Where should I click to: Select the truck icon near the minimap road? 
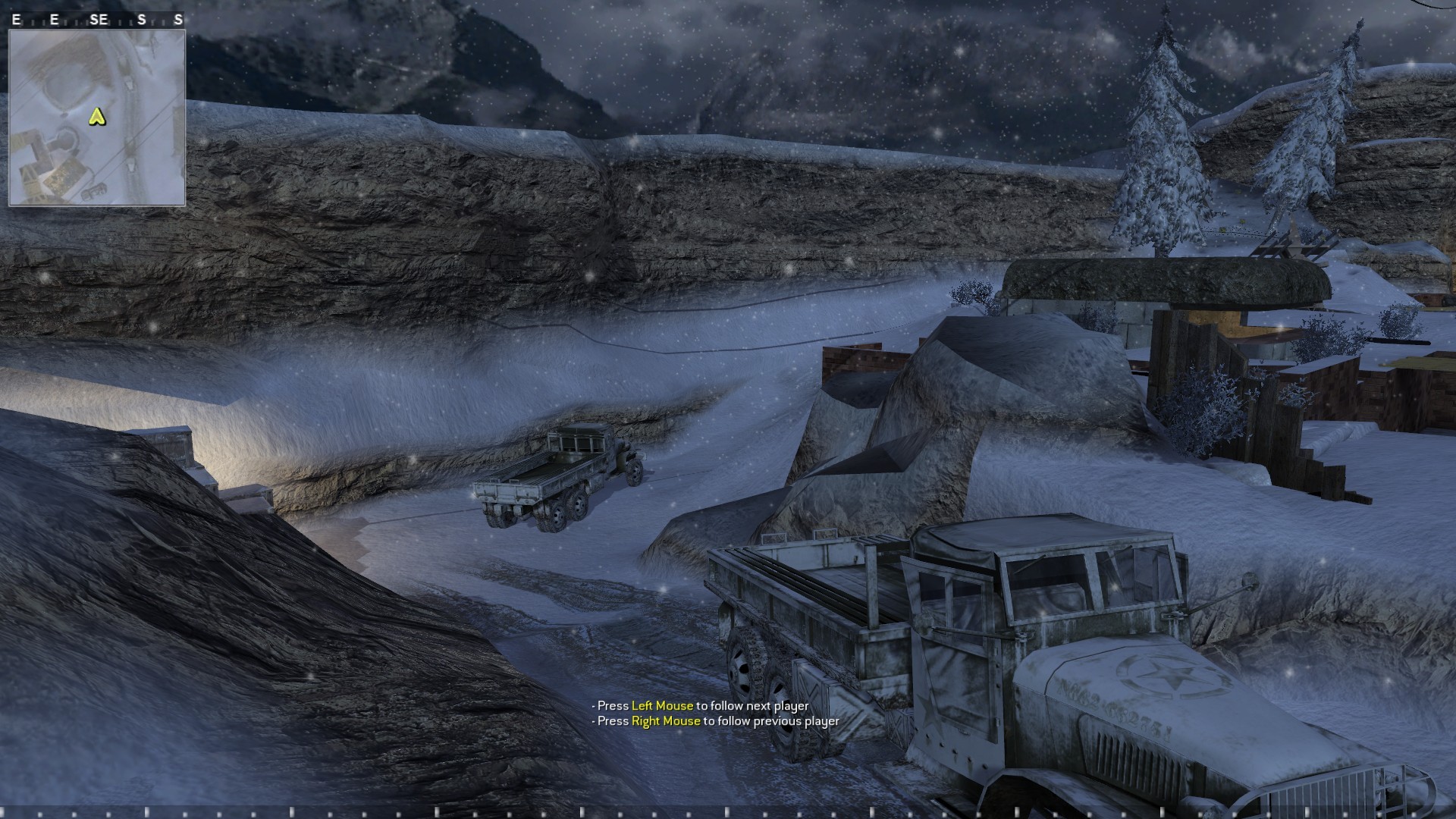pyautogui.click(x=129, y=85)
